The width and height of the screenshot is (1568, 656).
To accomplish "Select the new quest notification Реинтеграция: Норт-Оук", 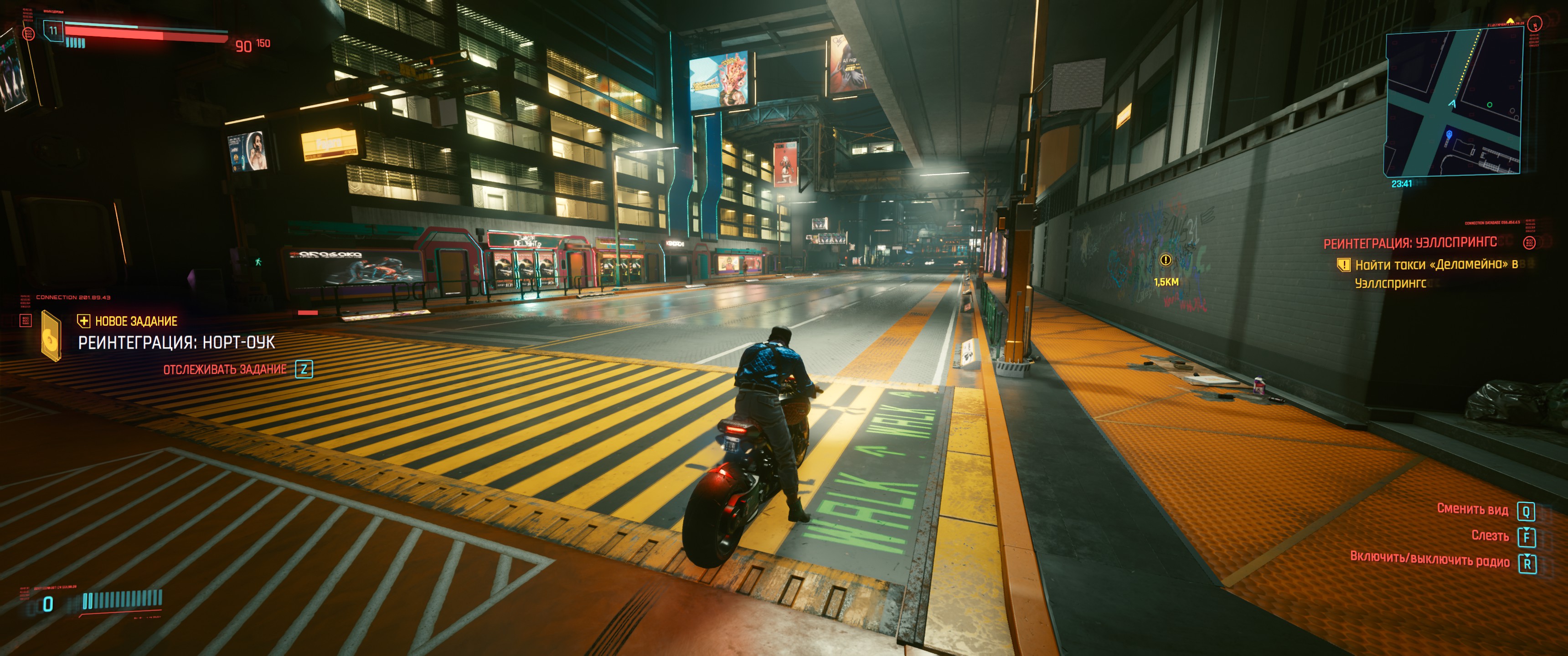I will click(x=176, y=343).
